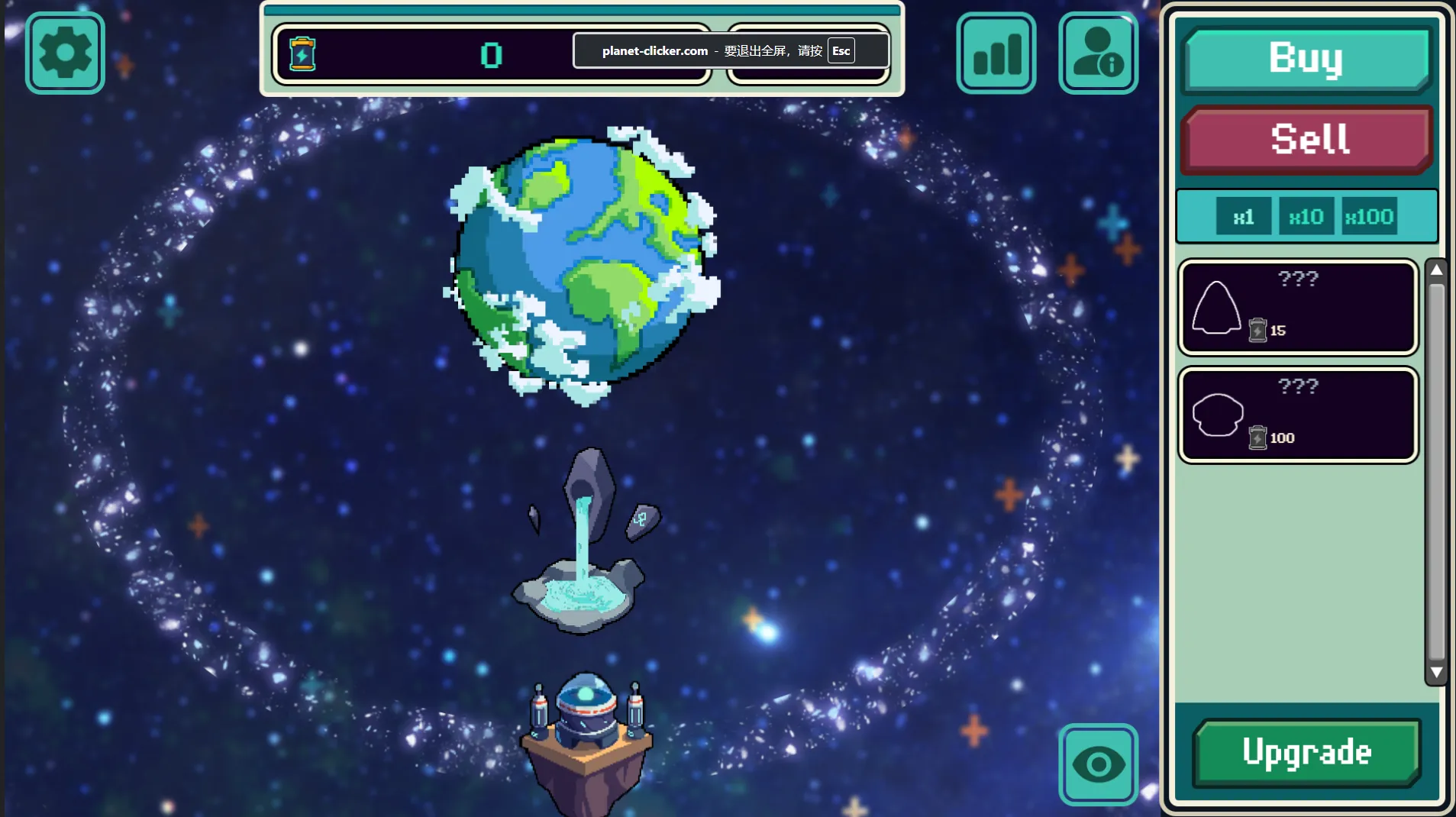Screen dimensions: 1456x817
Task: Set purchase quantity to x1
Action: click(x=1243, y=217)
